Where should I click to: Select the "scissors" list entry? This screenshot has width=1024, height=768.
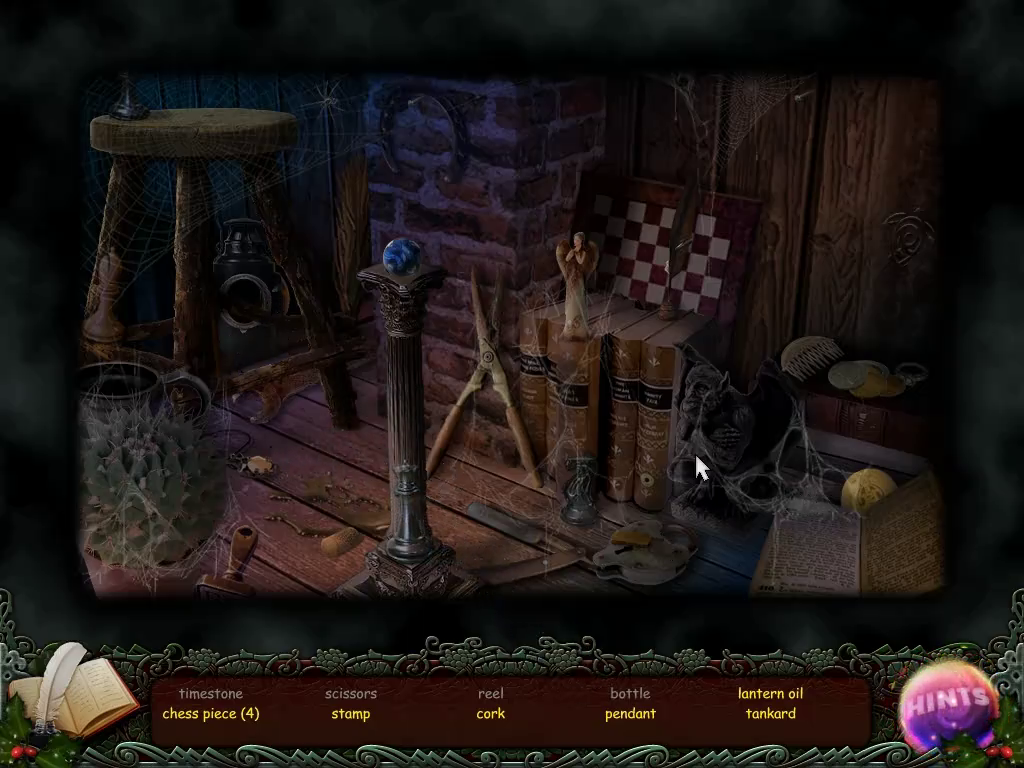click(351, 693)
